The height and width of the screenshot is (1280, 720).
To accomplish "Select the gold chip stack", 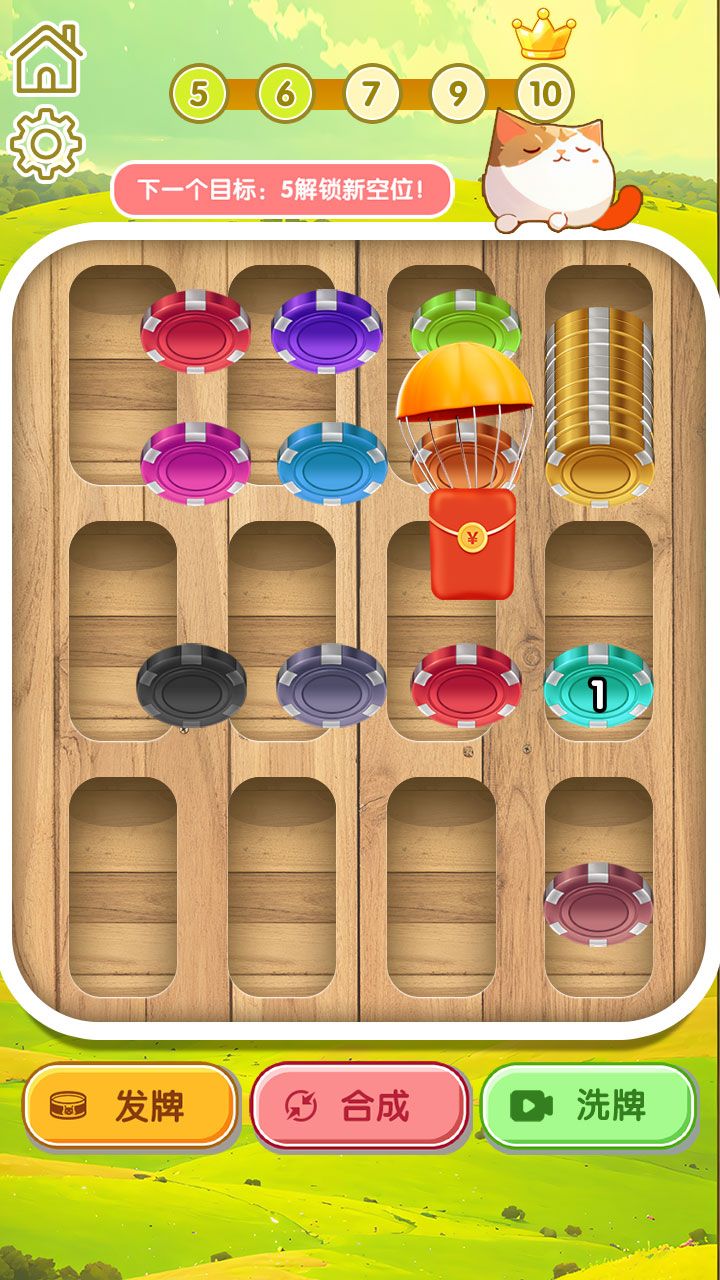I will [x=598, y=410].
